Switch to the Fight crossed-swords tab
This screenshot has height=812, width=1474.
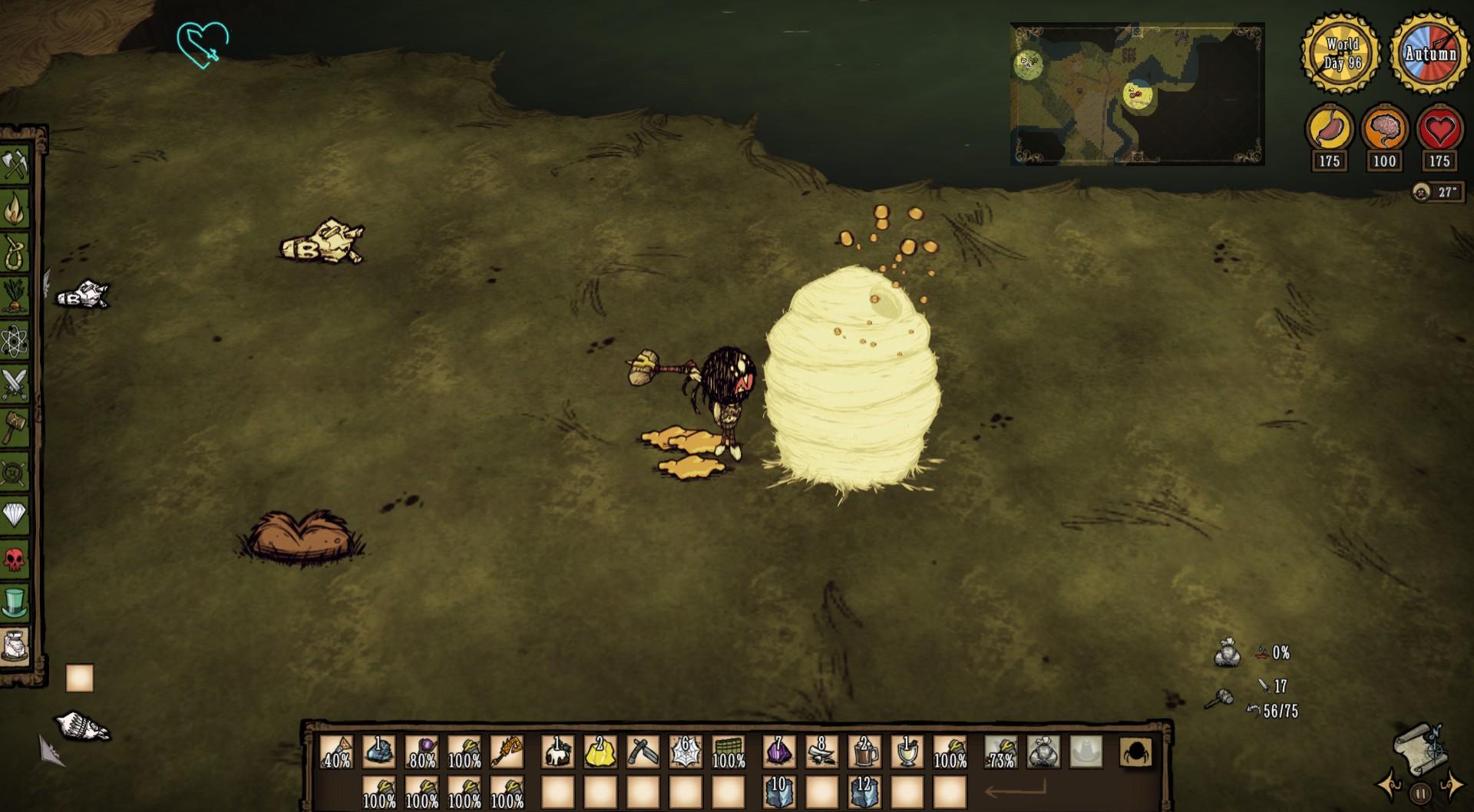tap(15, 384)
